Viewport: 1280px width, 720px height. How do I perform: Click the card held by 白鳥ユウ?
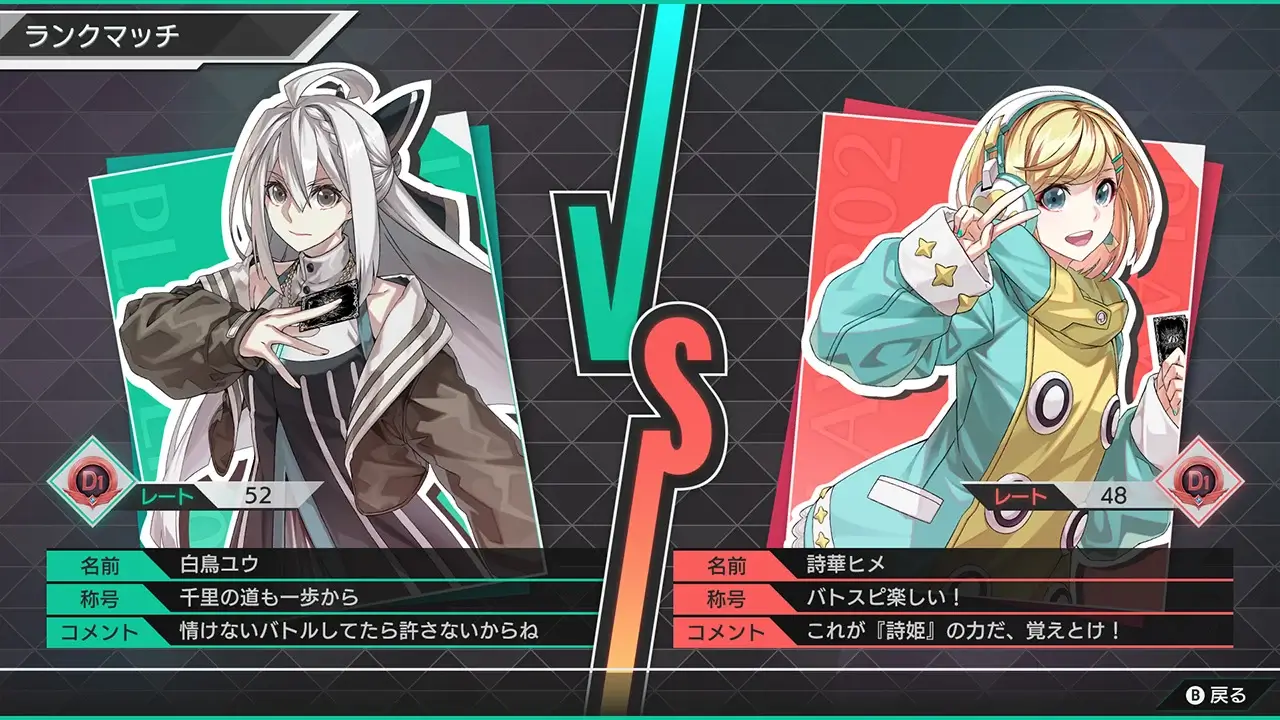[330, 300]
